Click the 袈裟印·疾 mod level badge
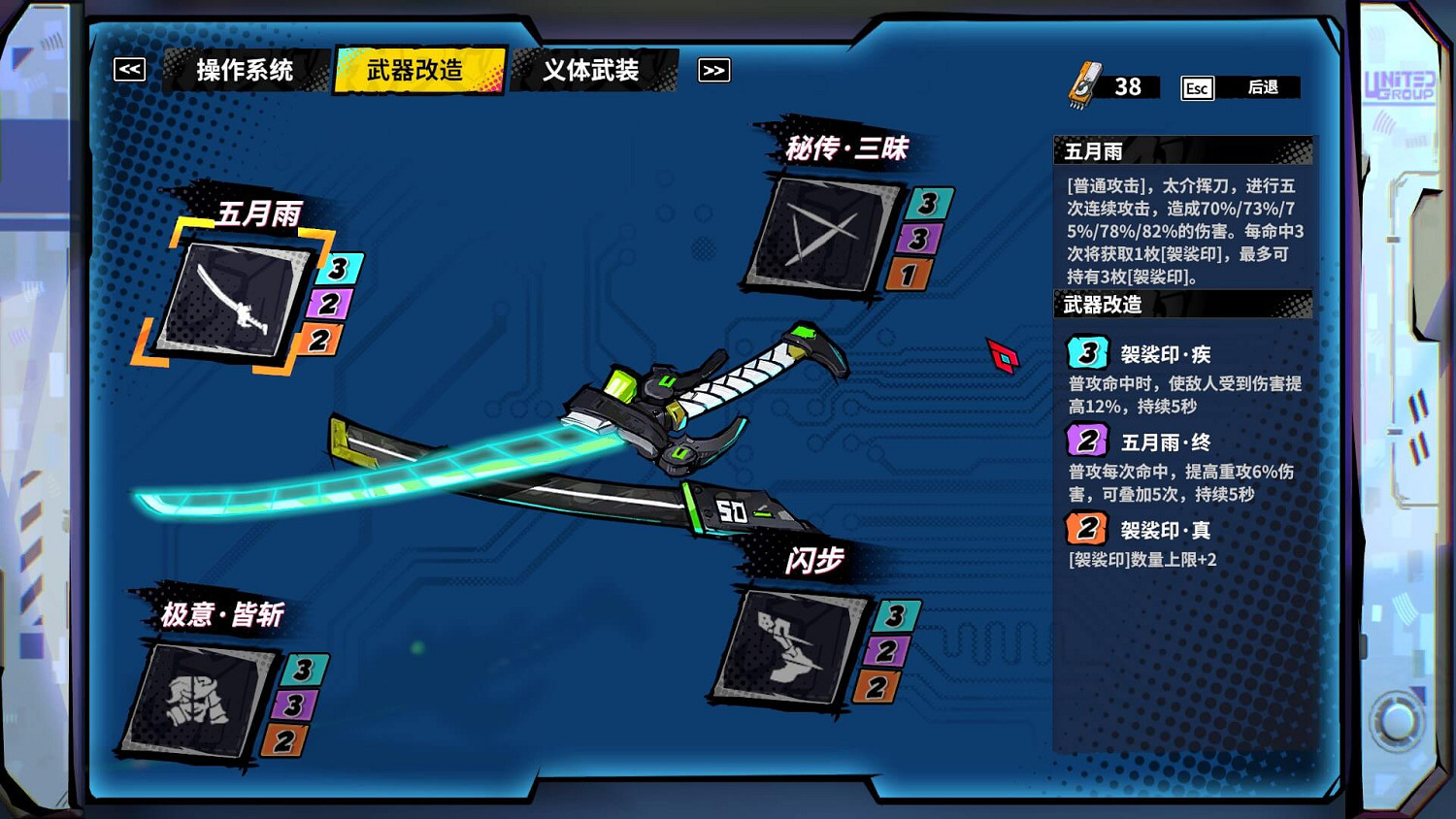1456x819 pixels. pos(1086,353)
